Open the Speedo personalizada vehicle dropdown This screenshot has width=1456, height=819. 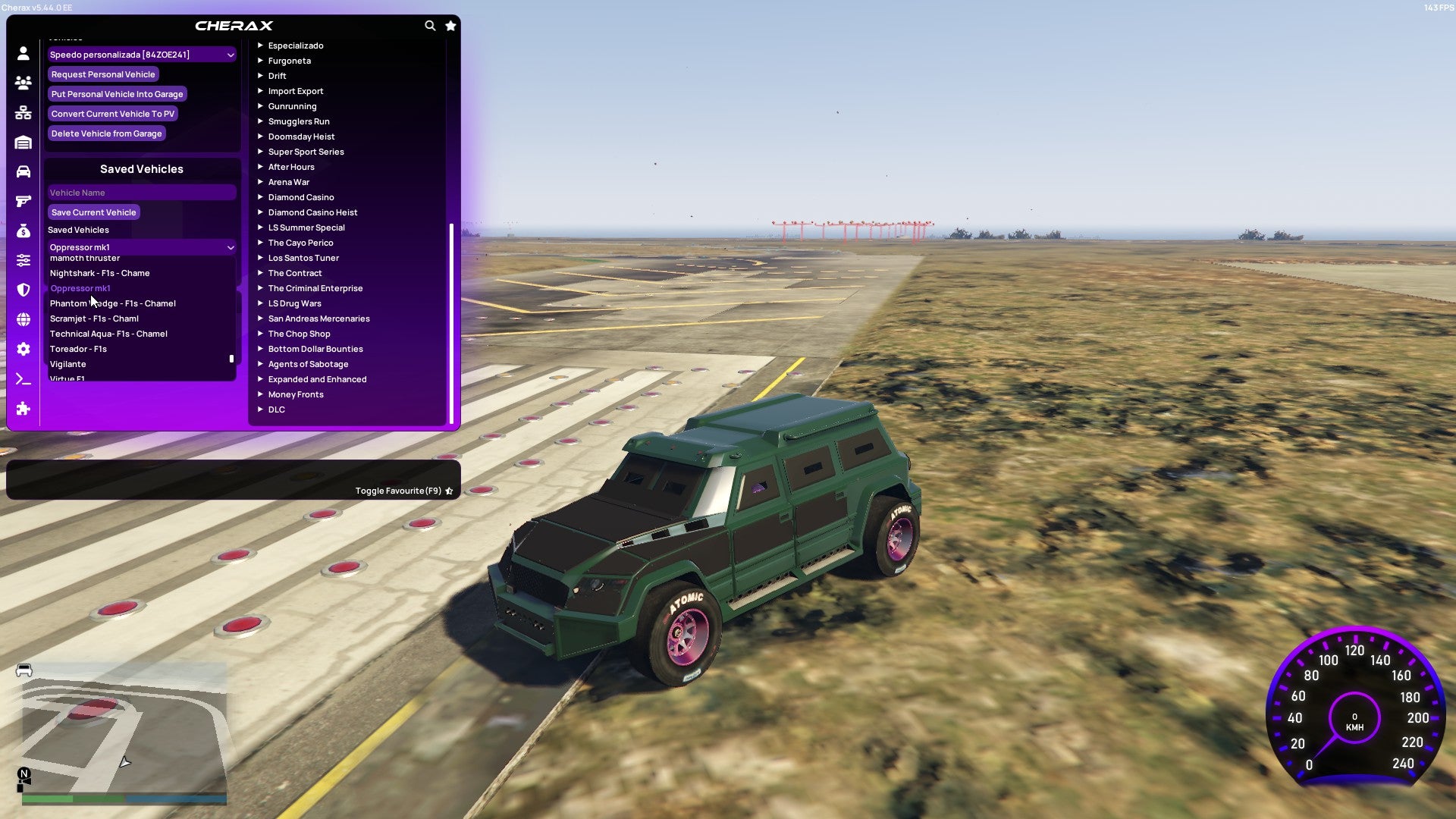tap(141, 54)
